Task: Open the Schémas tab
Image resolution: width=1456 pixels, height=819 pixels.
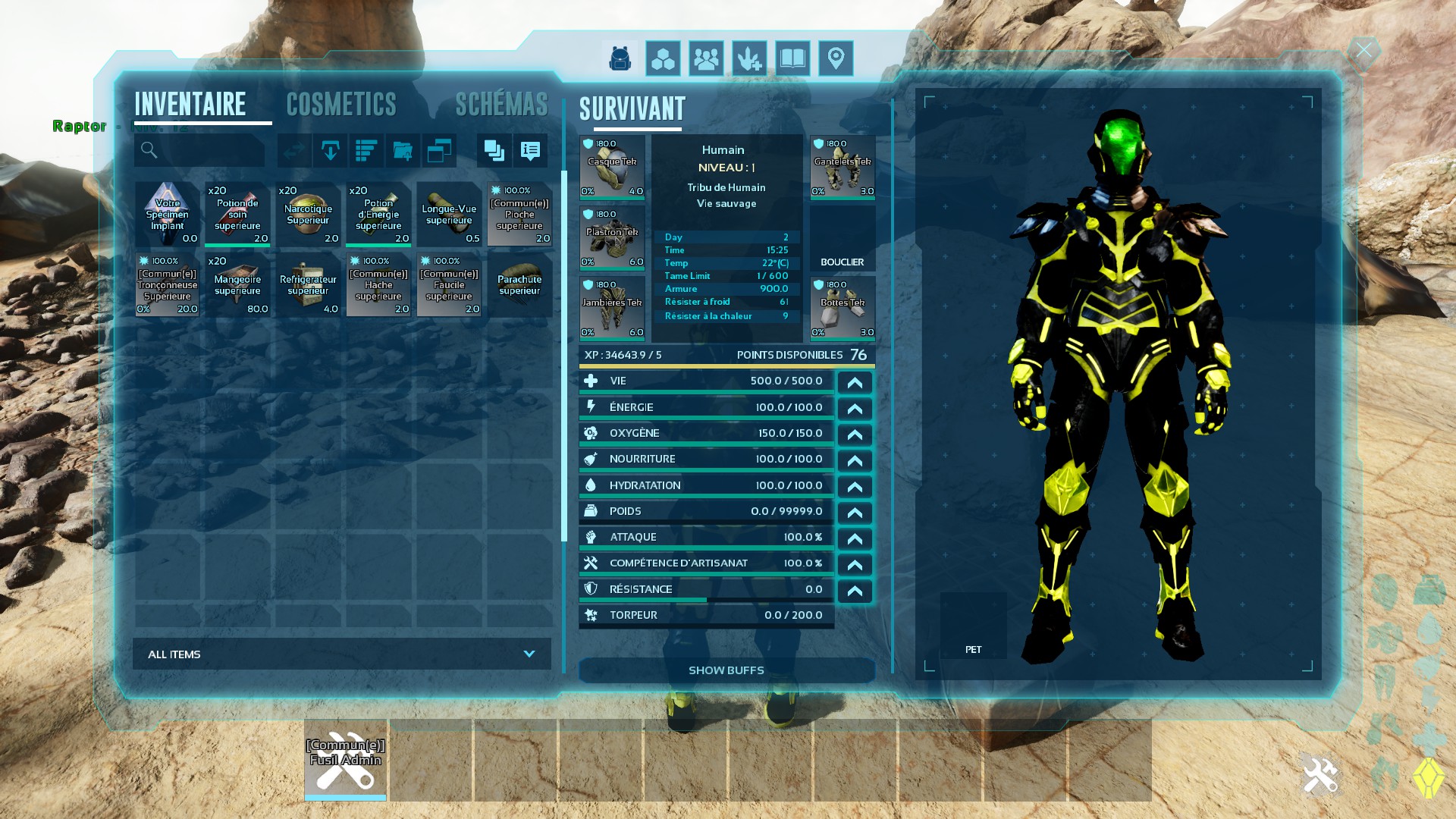Action: 501,105
